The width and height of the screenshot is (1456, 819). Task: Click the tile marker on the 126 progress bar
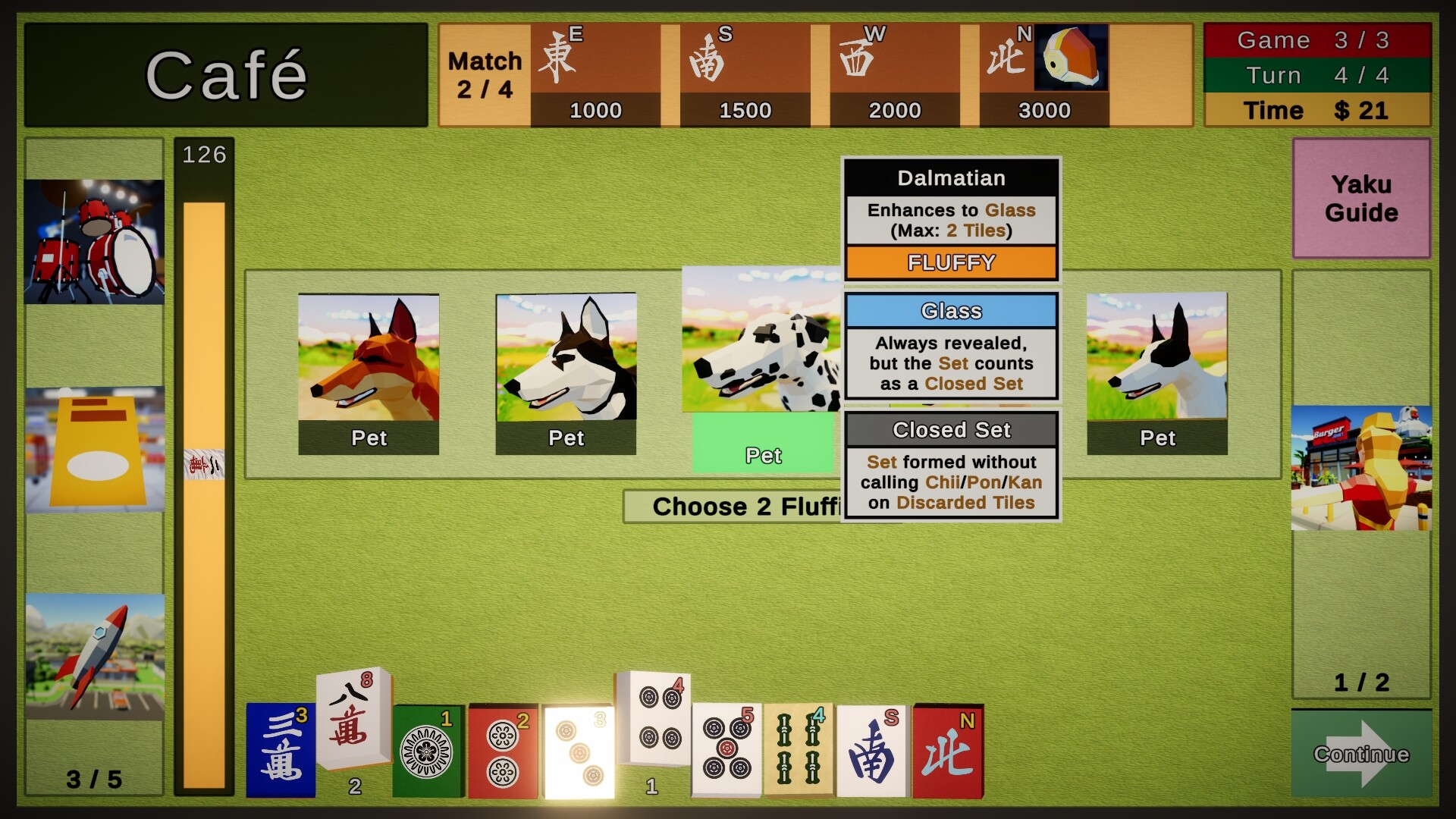(202, 465)
